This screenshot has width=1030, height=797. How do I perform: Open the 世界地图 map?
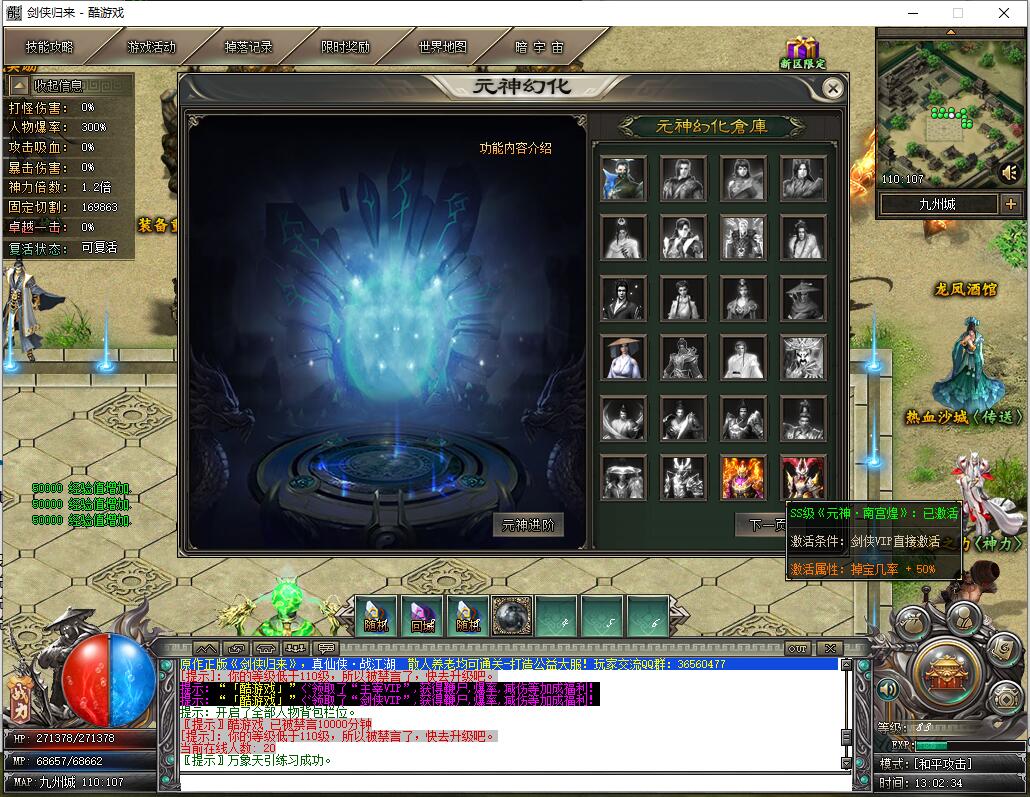[443, 47]
